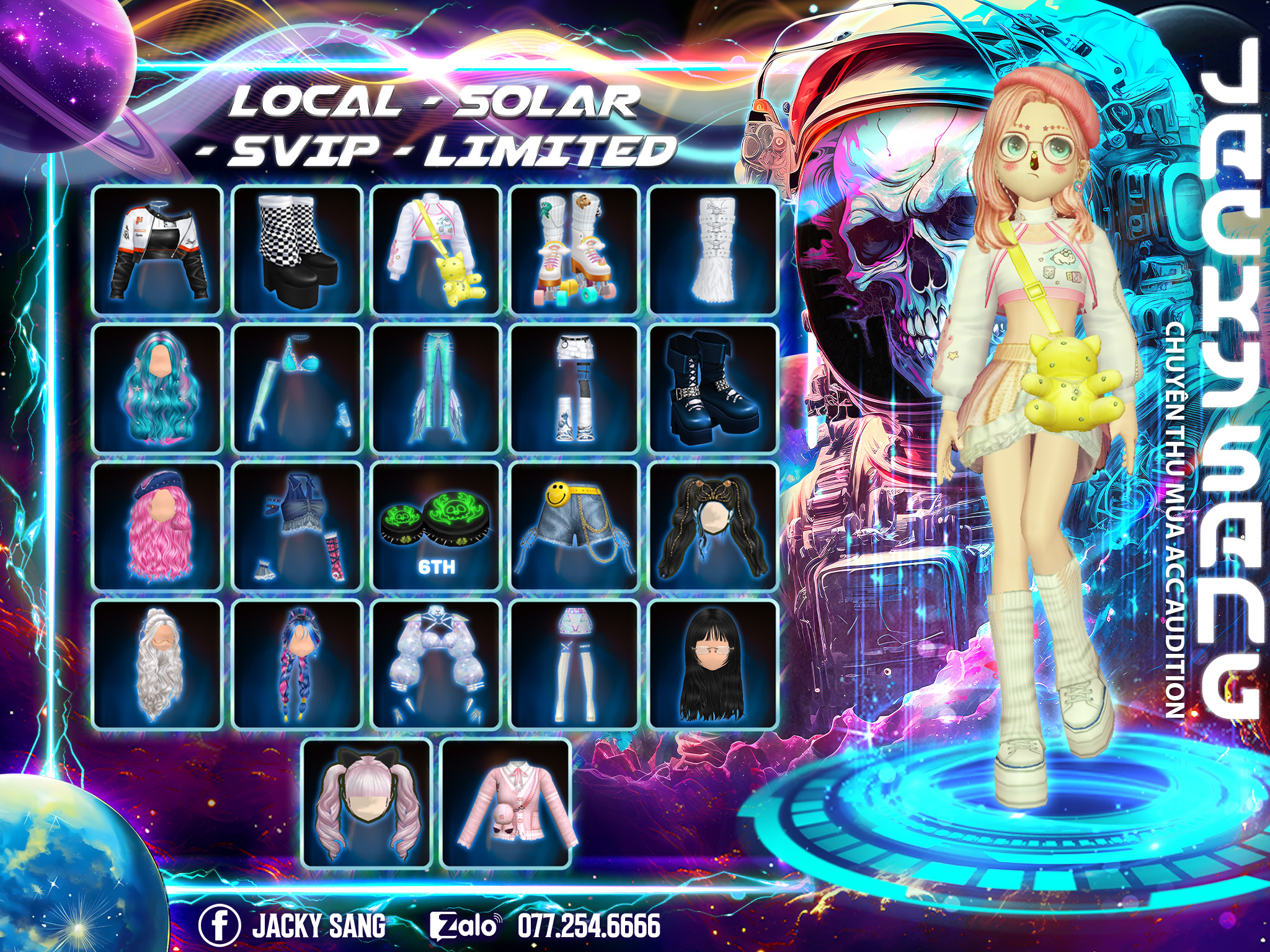Click the denim halter top tile
This screenshot has width=1270, height=952.
[x=297, y=527]
